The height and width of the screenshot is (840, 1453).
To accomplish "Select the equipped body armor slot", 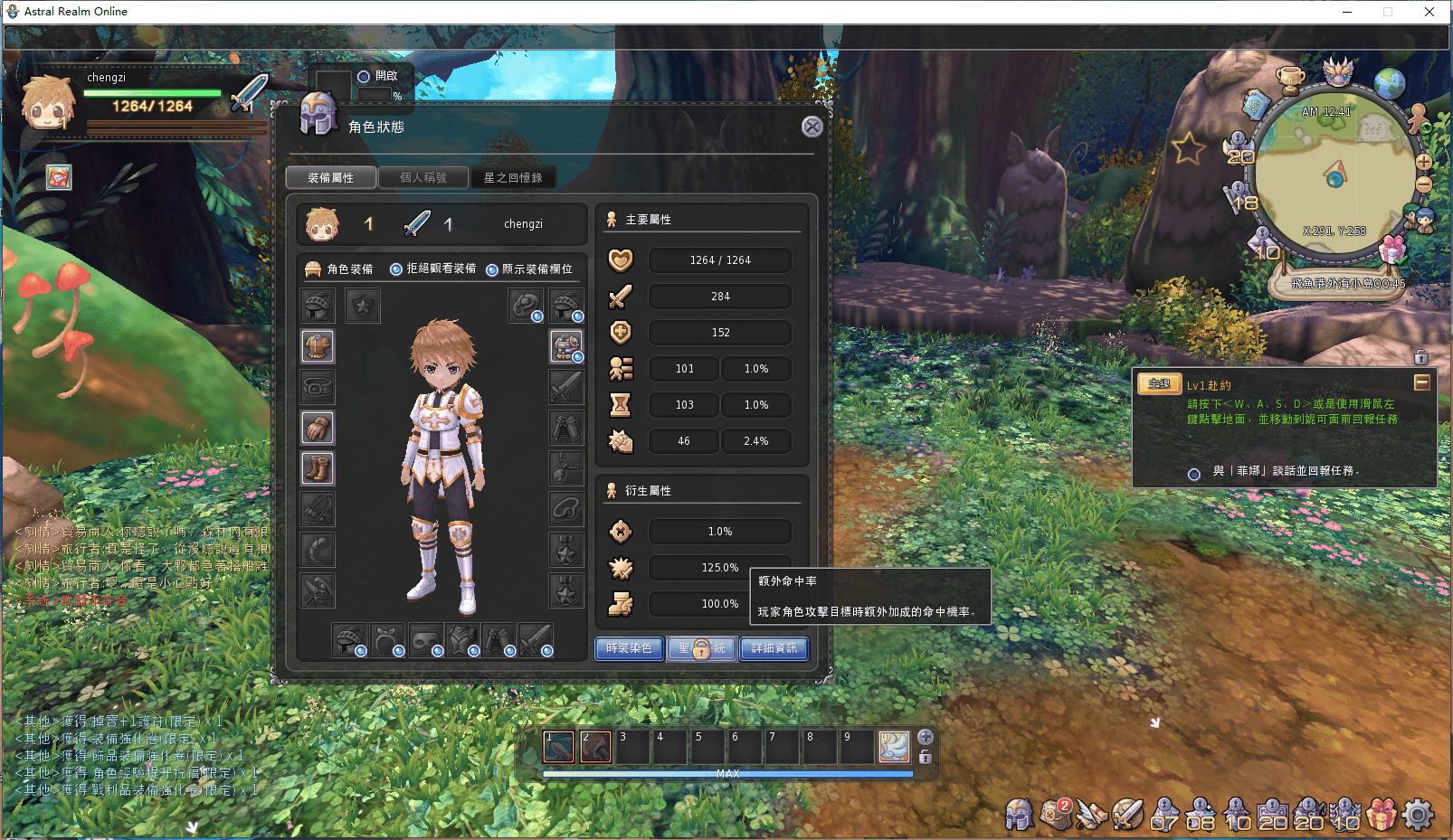I will pyautogui.click(x=318, y=346).
